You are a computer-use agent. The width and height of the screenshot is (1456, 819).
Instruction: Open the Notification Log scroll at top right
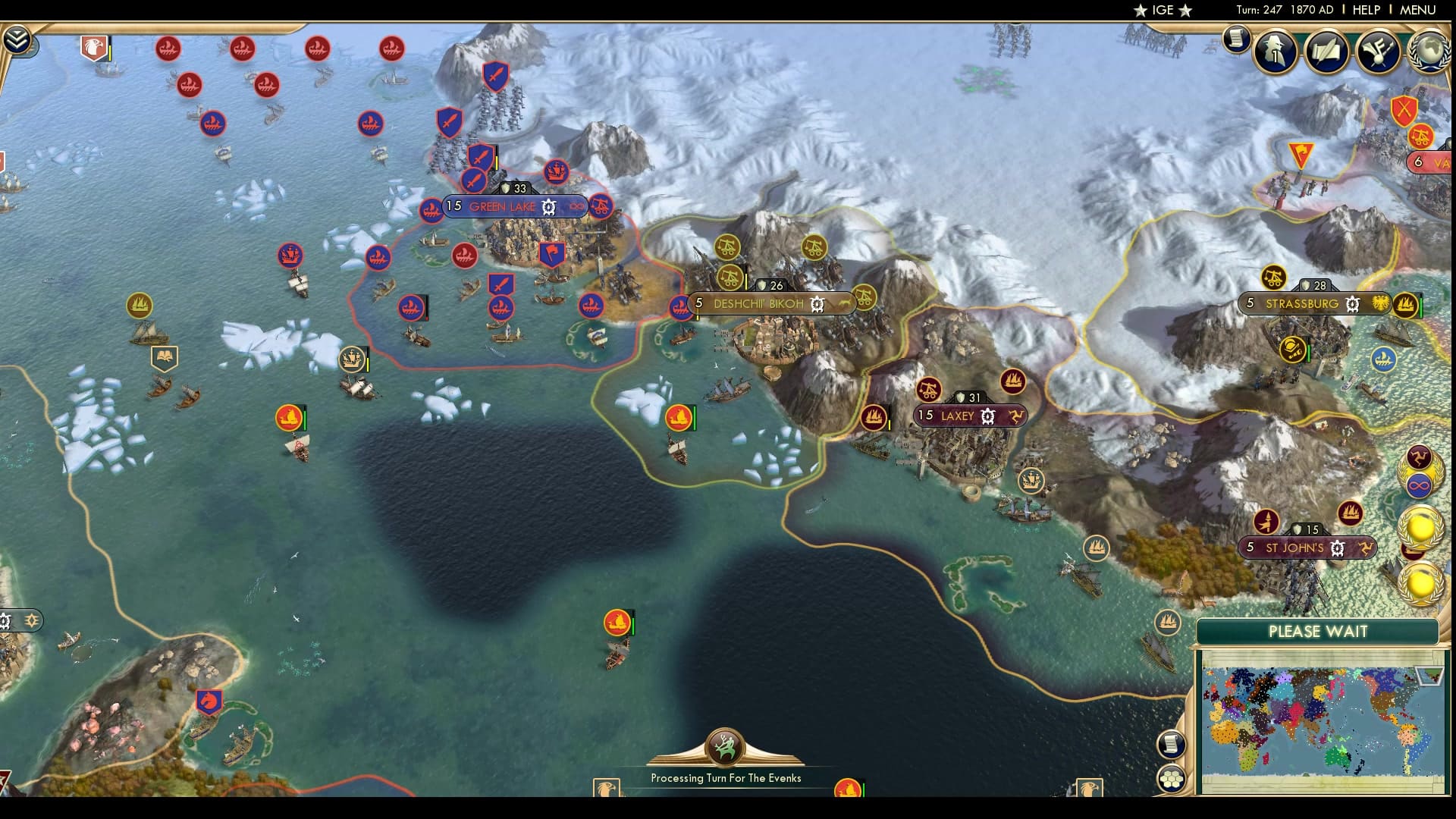1236,39
